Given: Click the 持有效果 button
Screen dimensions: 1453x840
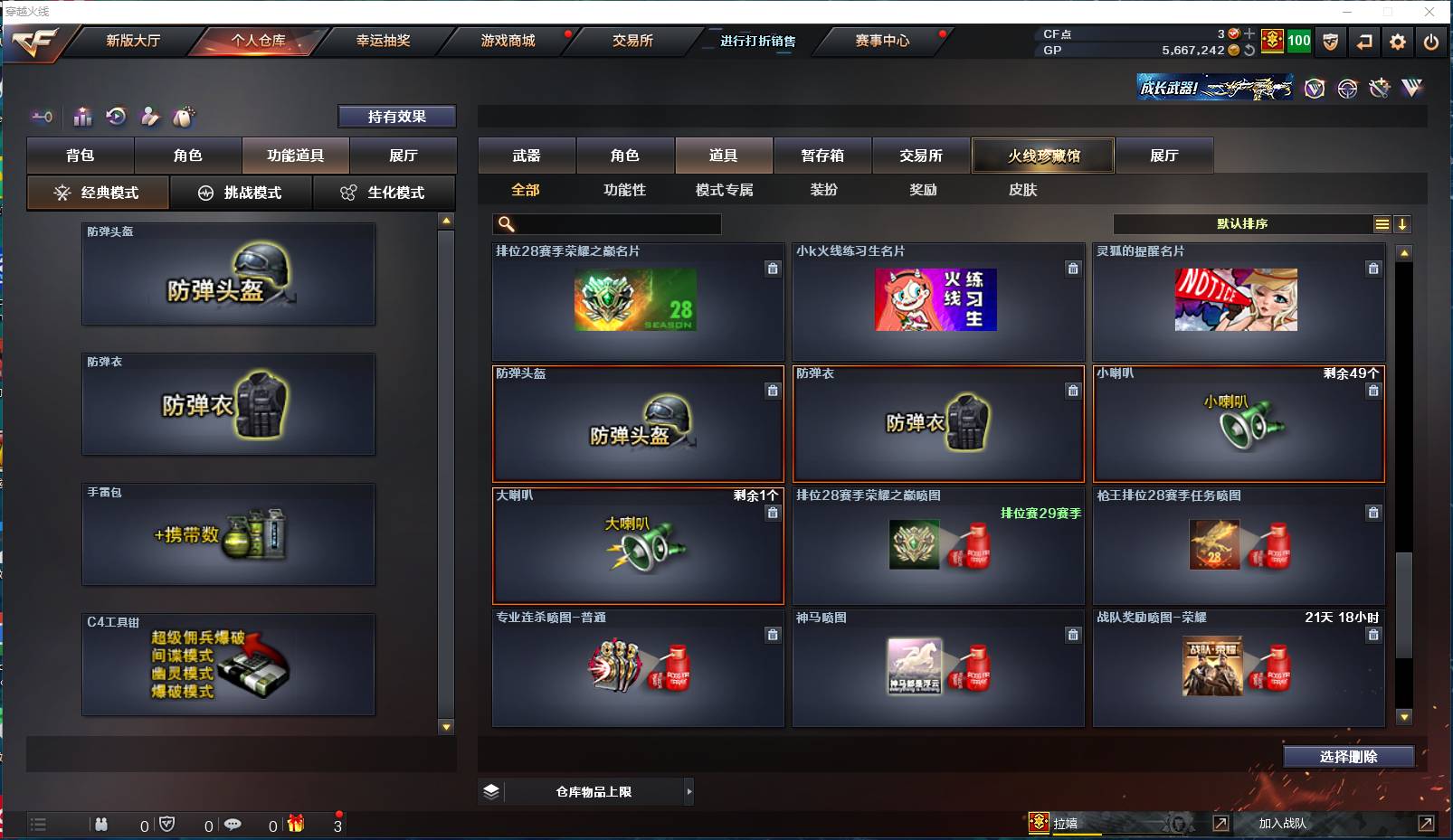Looking at the screenshot, I should (397, 116).
